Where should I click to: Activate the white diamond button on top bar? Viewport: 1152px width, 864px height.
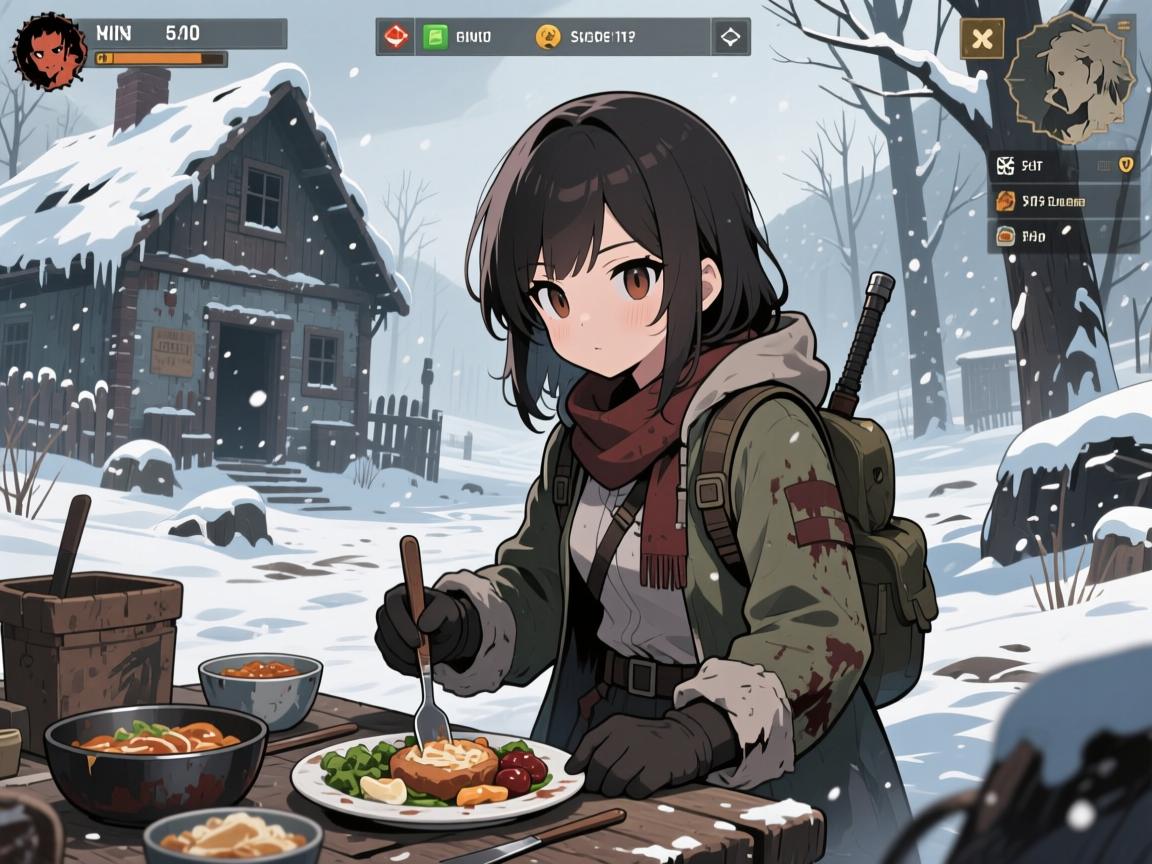point(730,38)
